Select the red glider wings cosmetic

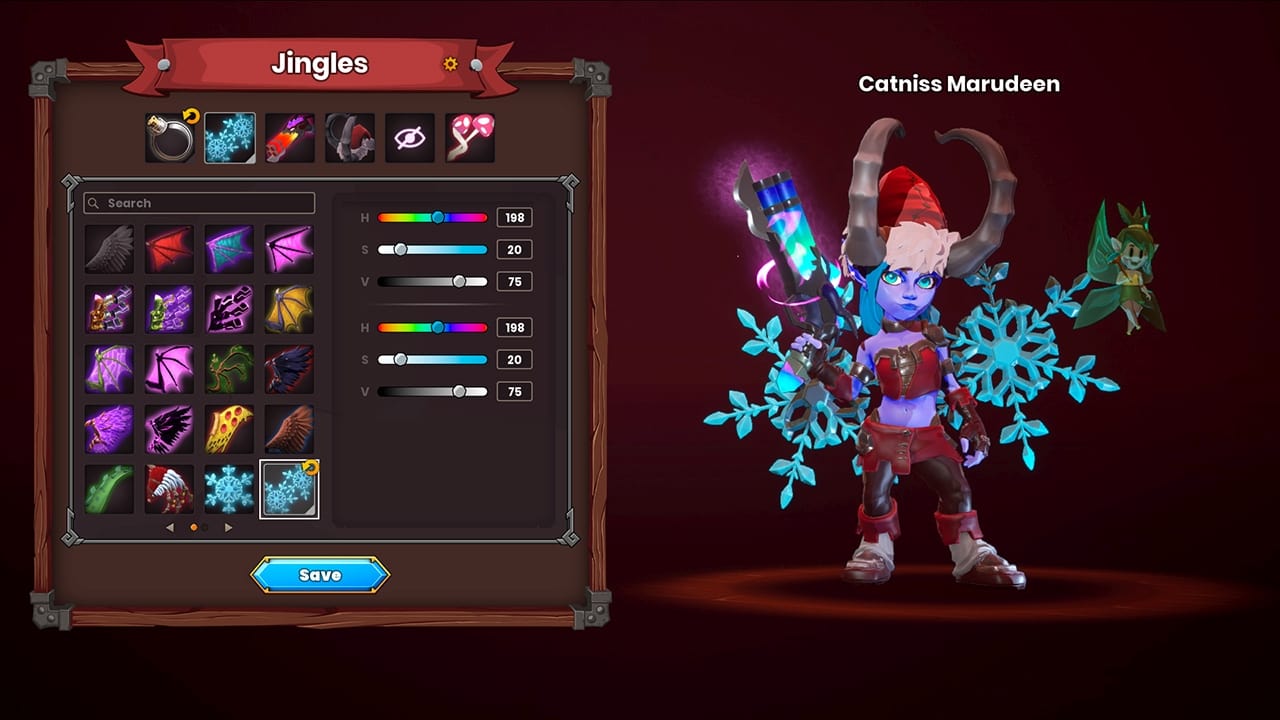(169, 247)
